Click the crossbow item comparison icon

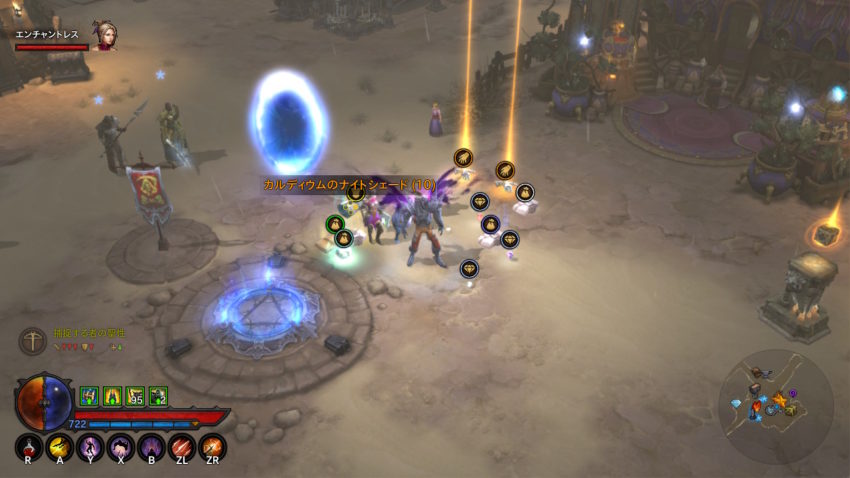coord(32,341)
